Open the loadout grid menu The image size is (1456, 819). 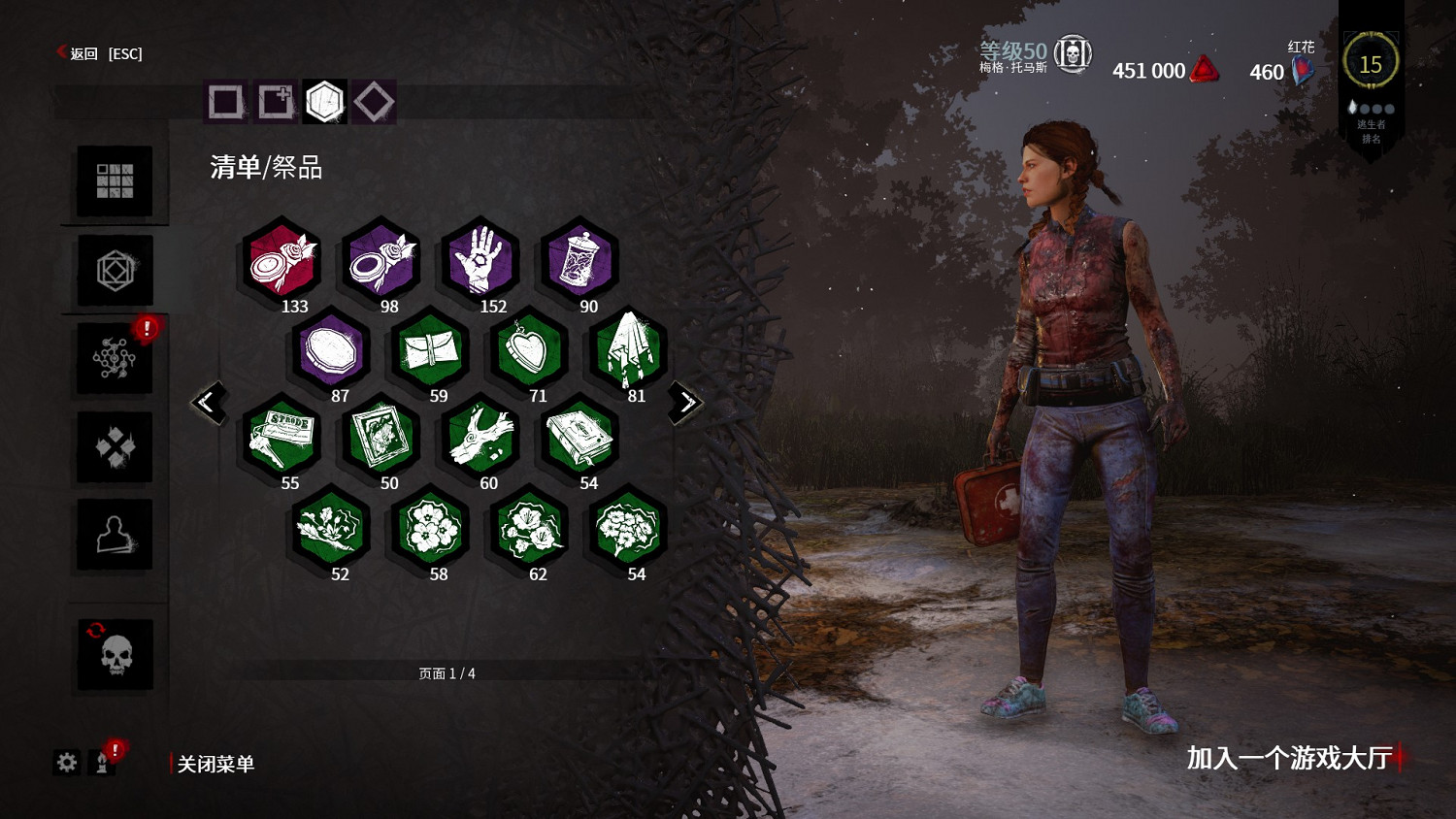pyautogui.click(x=115, y=180)
